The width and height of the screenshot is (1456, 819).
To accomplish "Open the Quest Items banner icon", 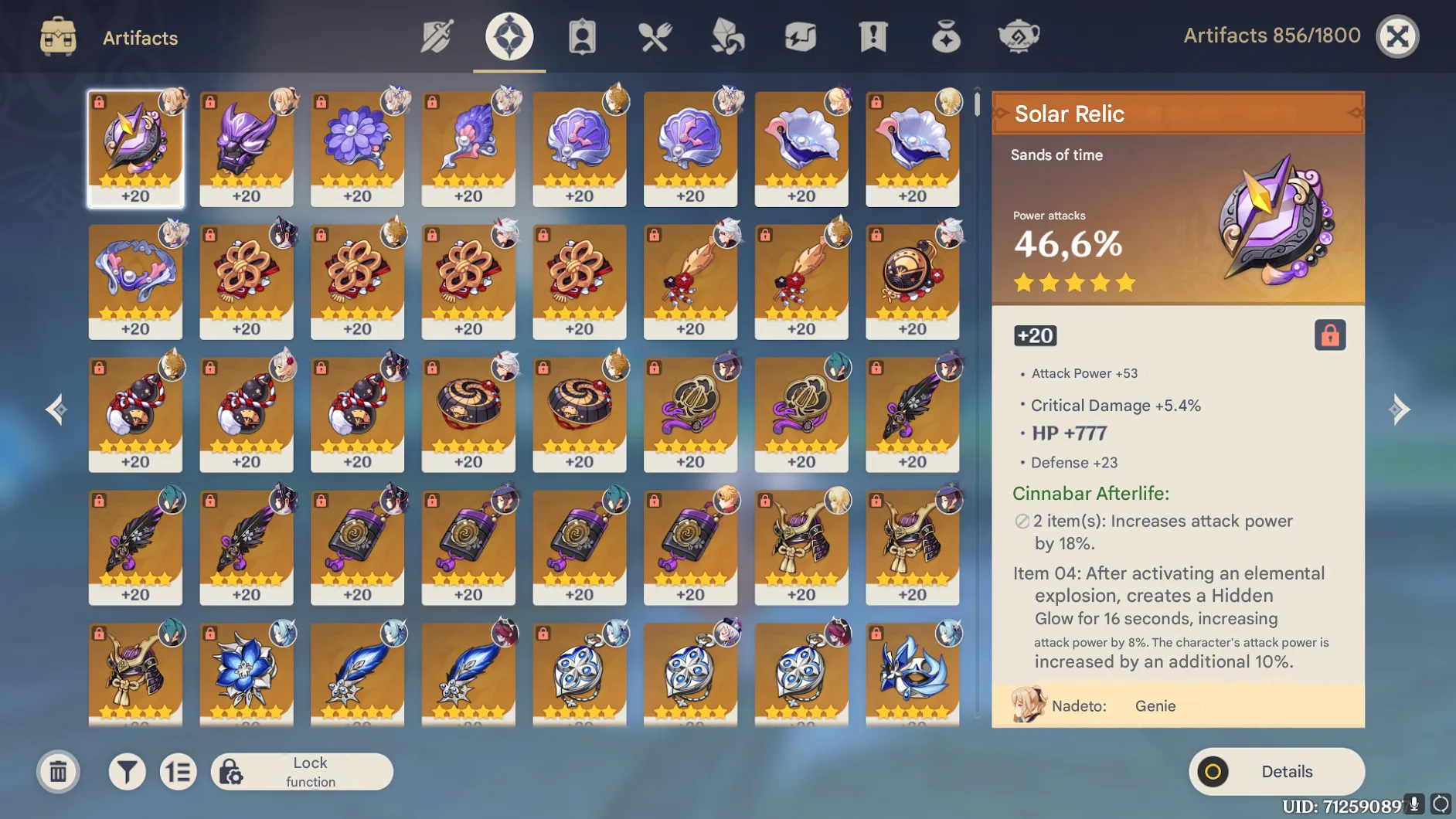I will pyautogui.click(x=872, y=36).
